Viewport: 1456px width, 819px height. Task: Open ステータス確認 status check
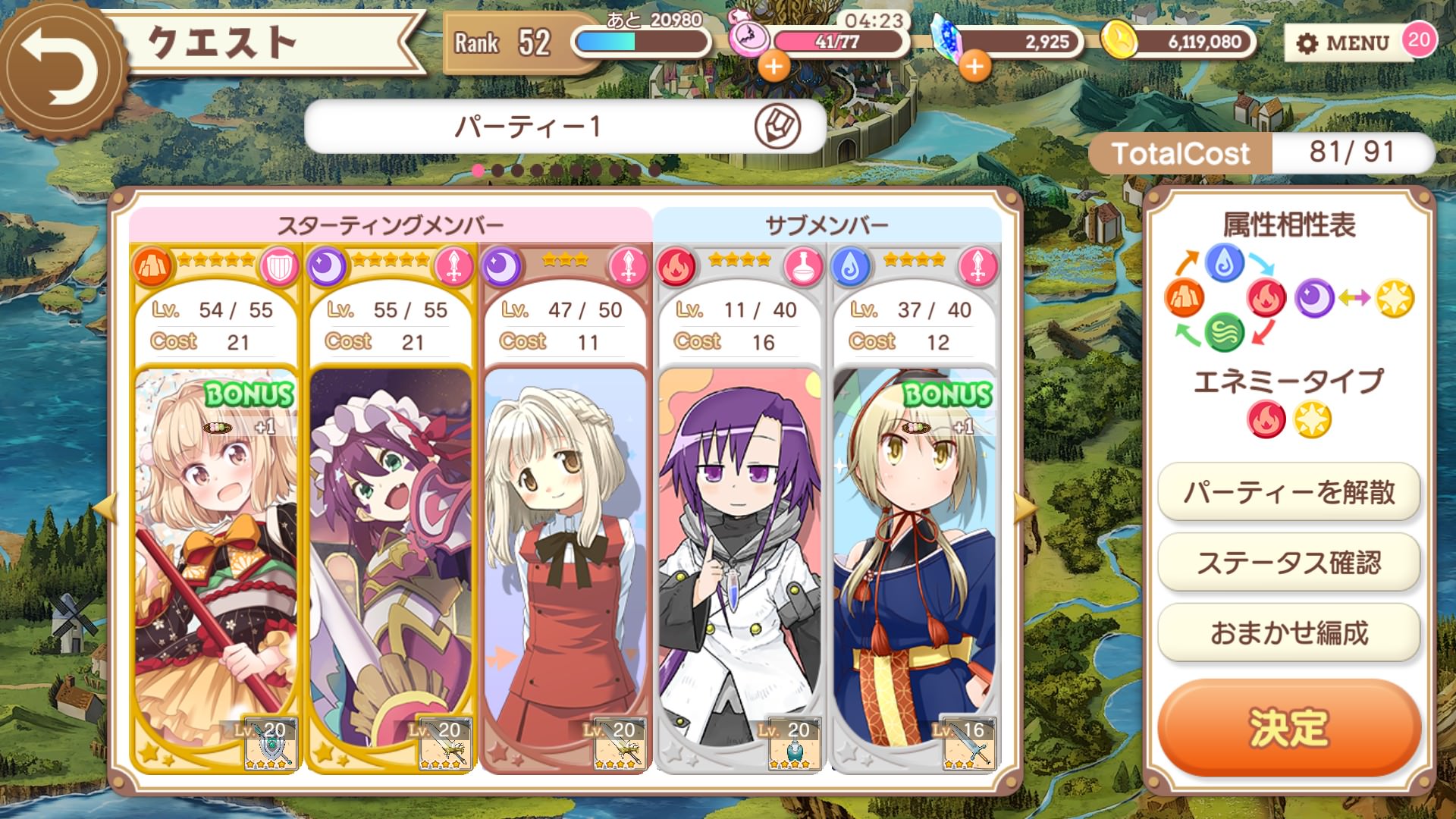1288,563
